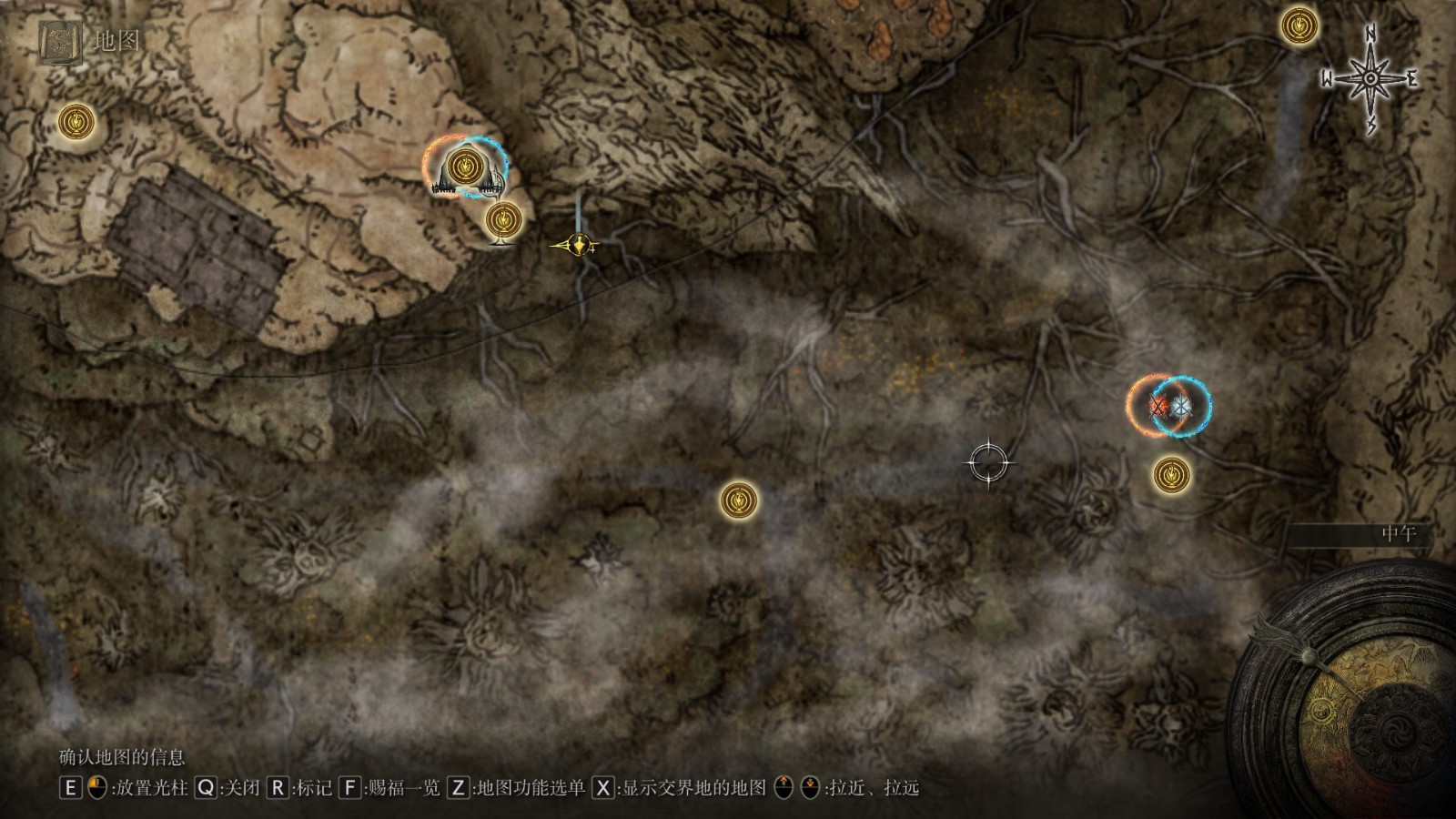Viewport: 1456px width, 819px height.
Task: Select the site of grace beside the gray ruins
Action: click(77, 121)
